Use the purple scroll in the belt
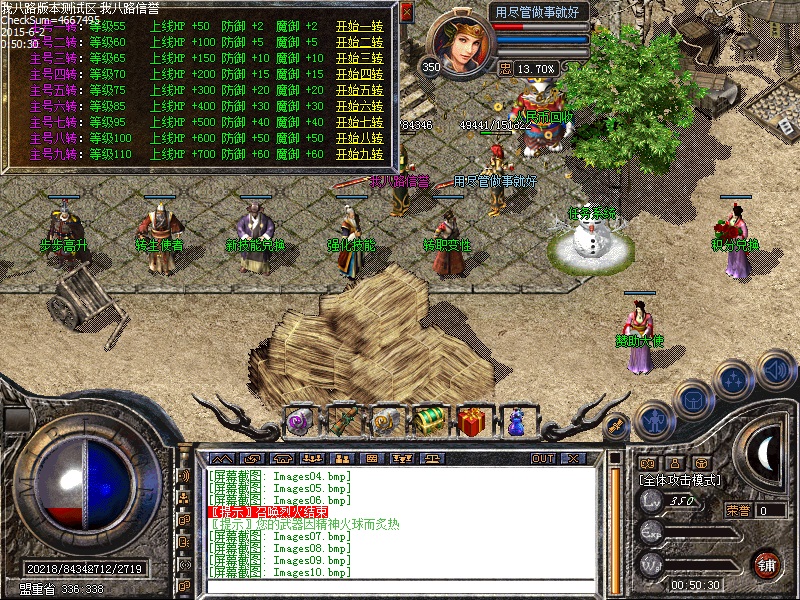 299,421
